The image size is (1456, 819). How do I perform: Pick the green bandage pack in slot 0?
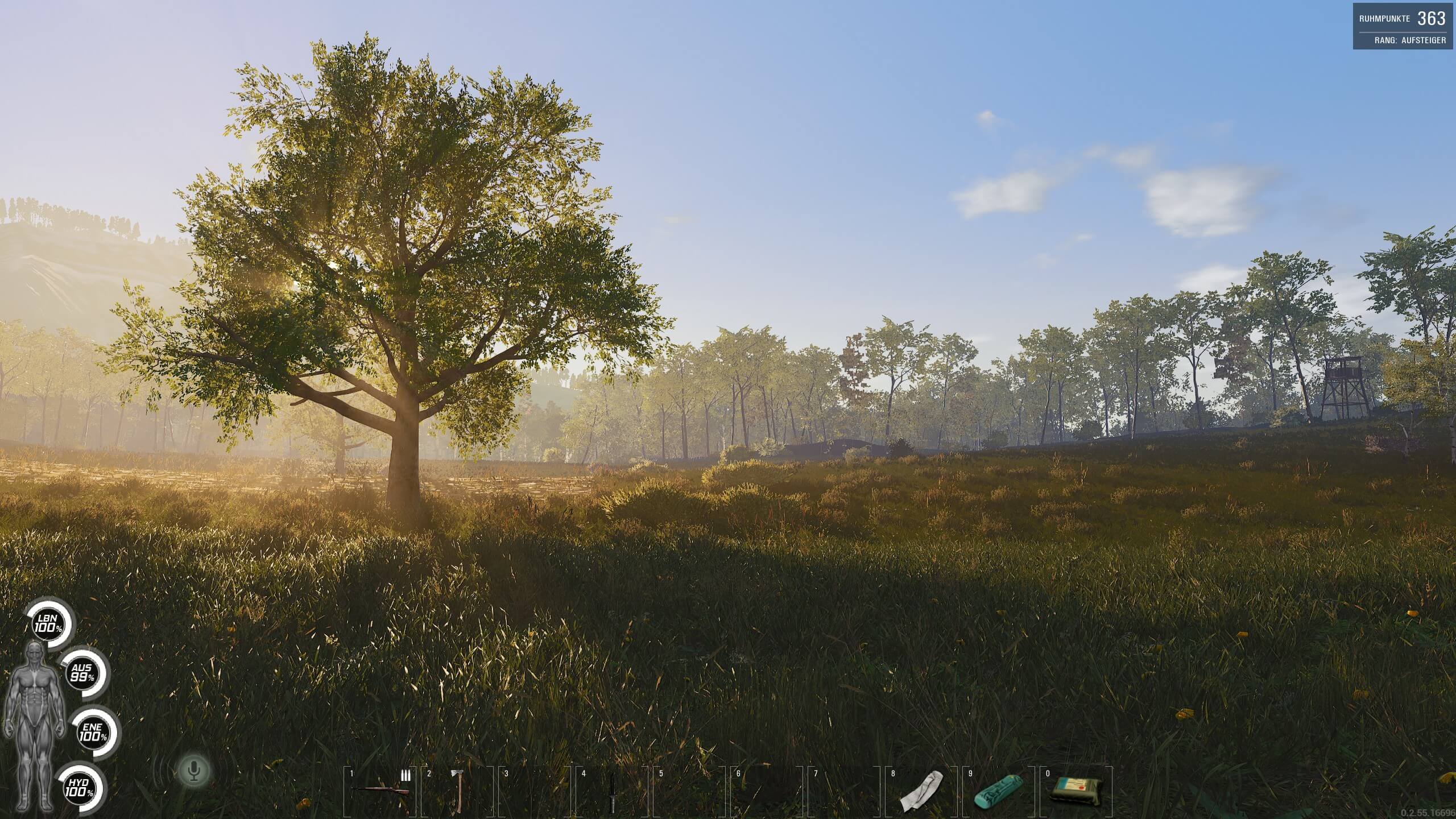click(1076, 791)
